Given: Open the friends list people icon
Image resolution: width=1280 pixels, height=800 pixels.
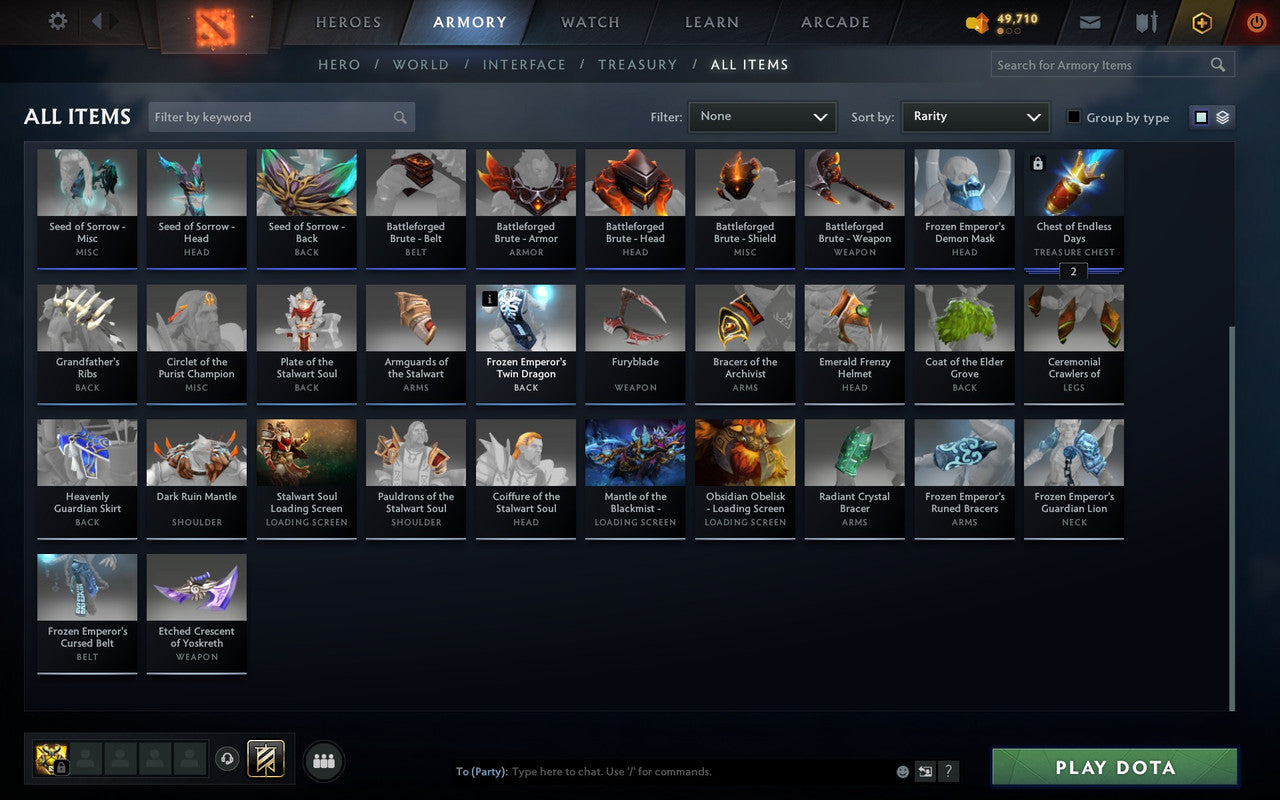Looking at the screenshot, I should (323, 760).
